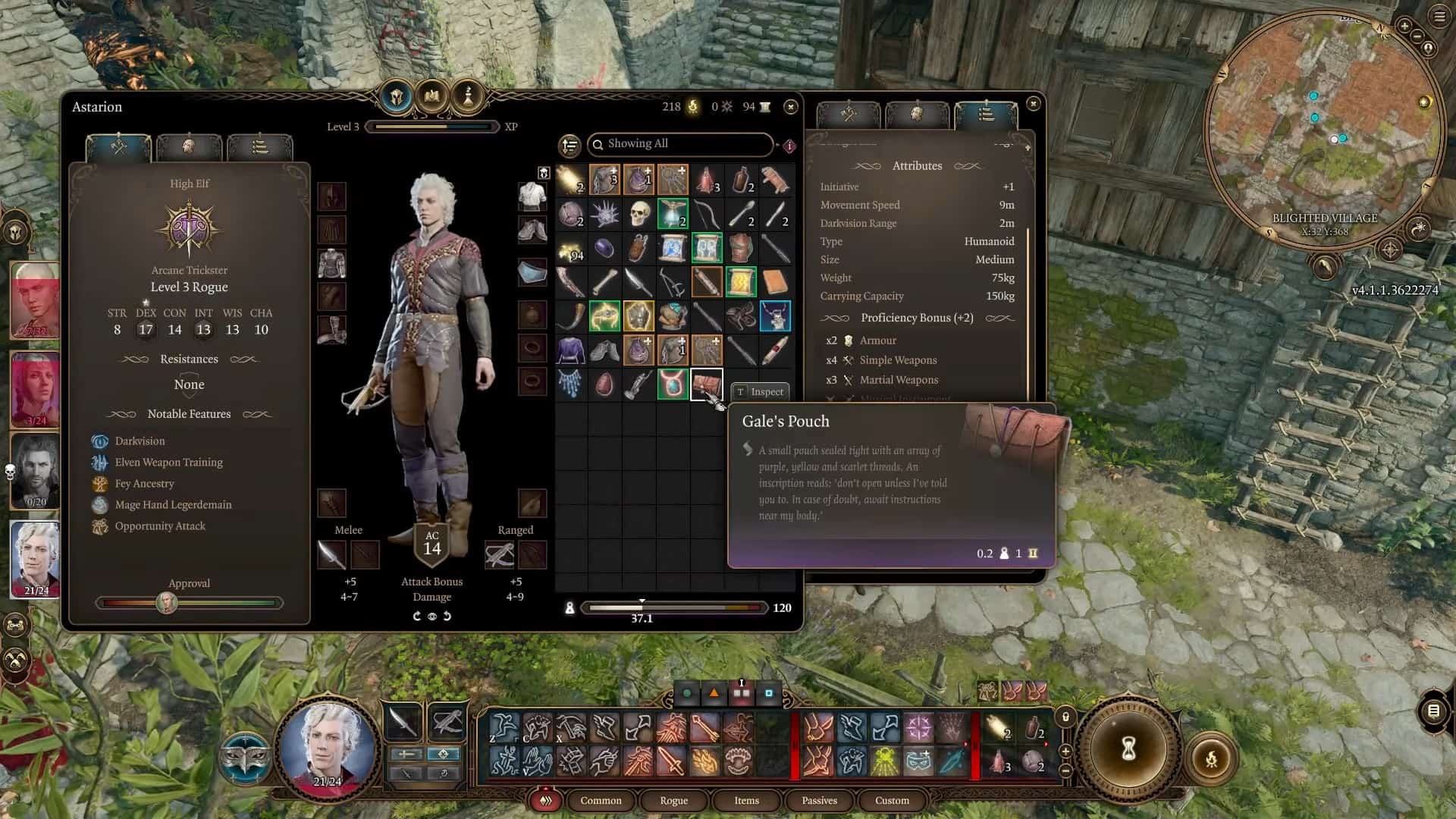This screenshot has width=1456, height=819.
Task: Click the equipped crossbow ranged weapon slot
Action: (x=499, y=554)
